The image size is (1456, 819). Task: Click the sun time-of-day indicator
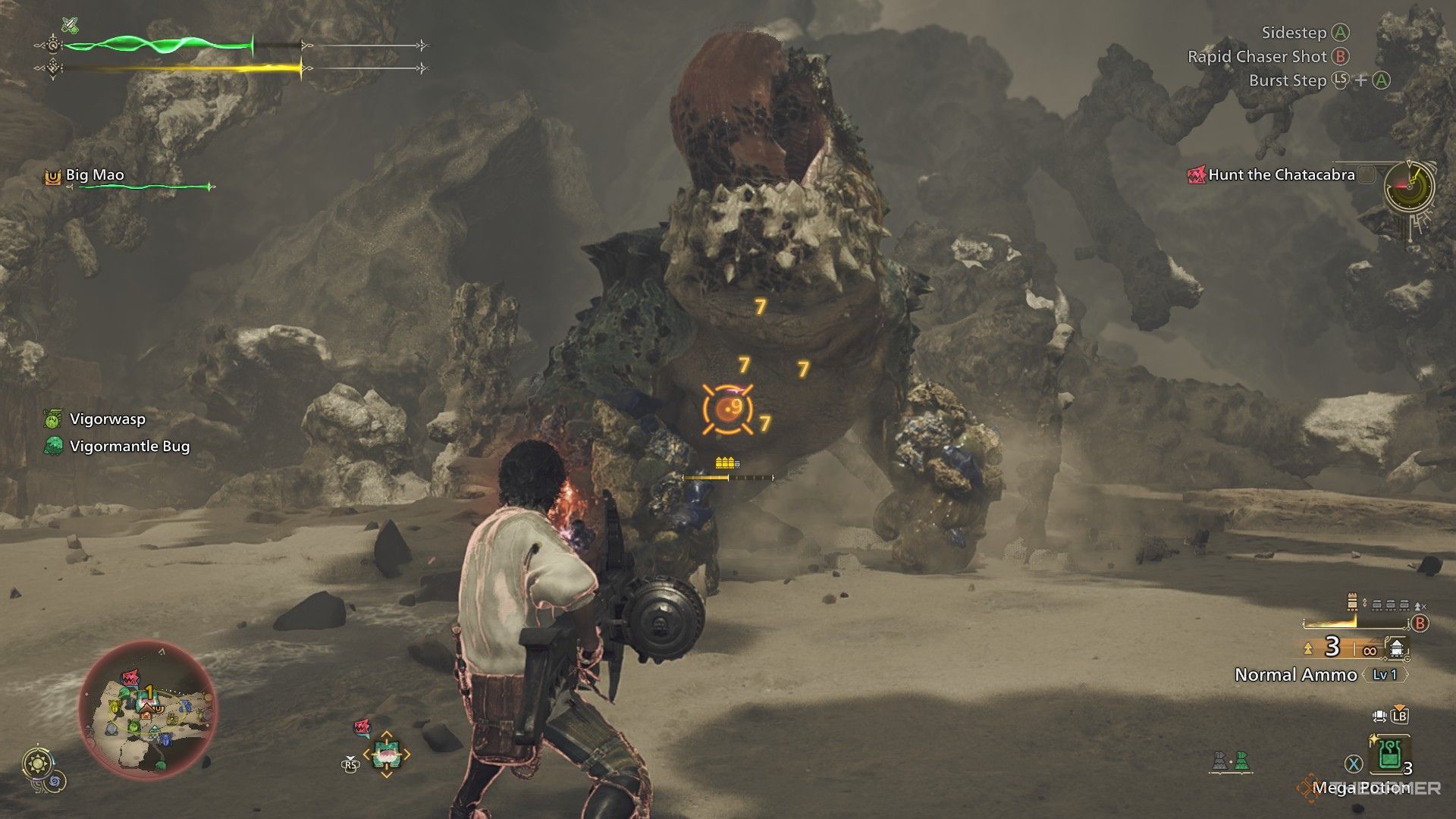click(36, 763)
